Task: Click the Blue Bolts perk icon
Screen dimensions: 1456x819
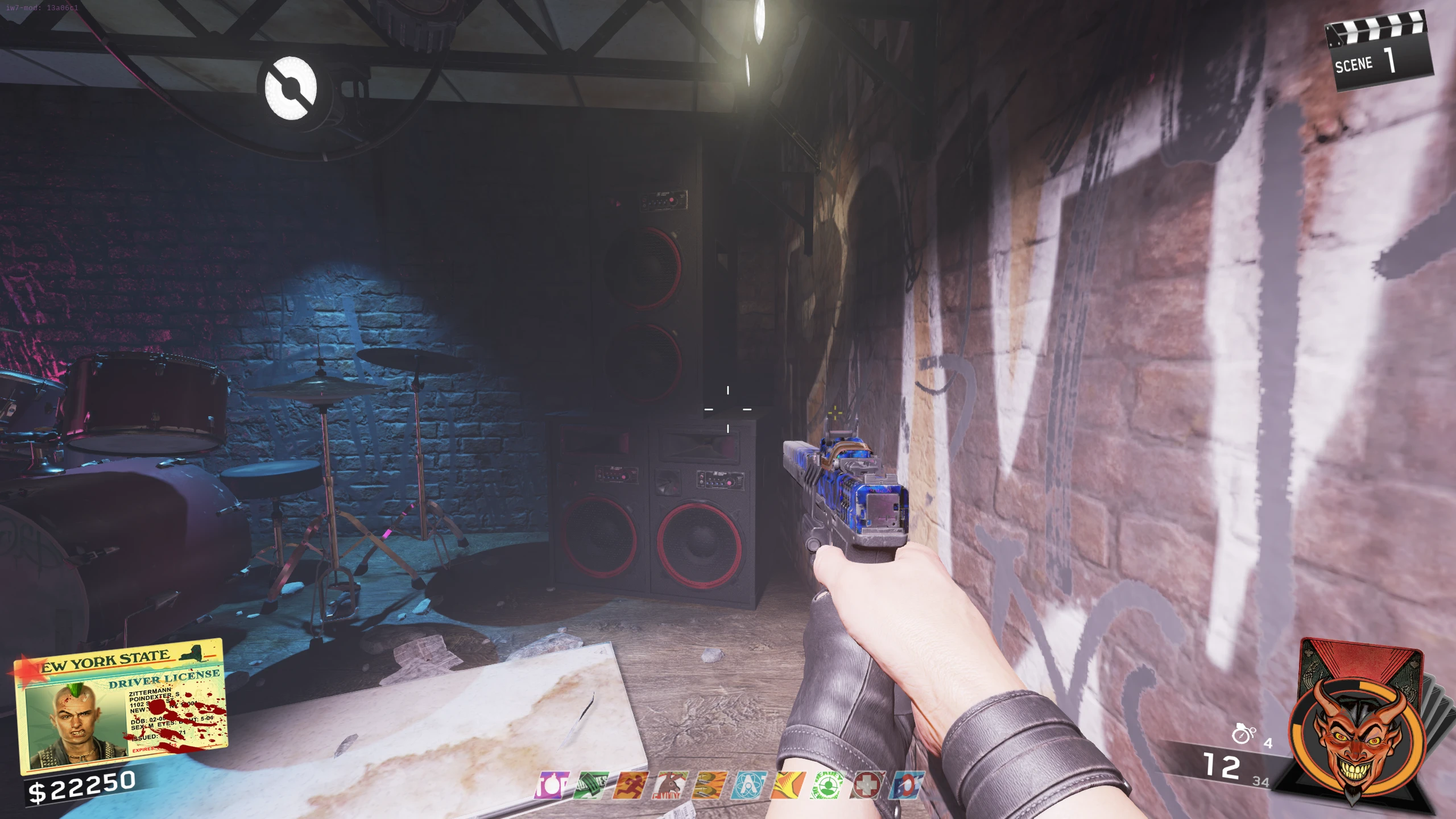Action: (x=905, y=786)
